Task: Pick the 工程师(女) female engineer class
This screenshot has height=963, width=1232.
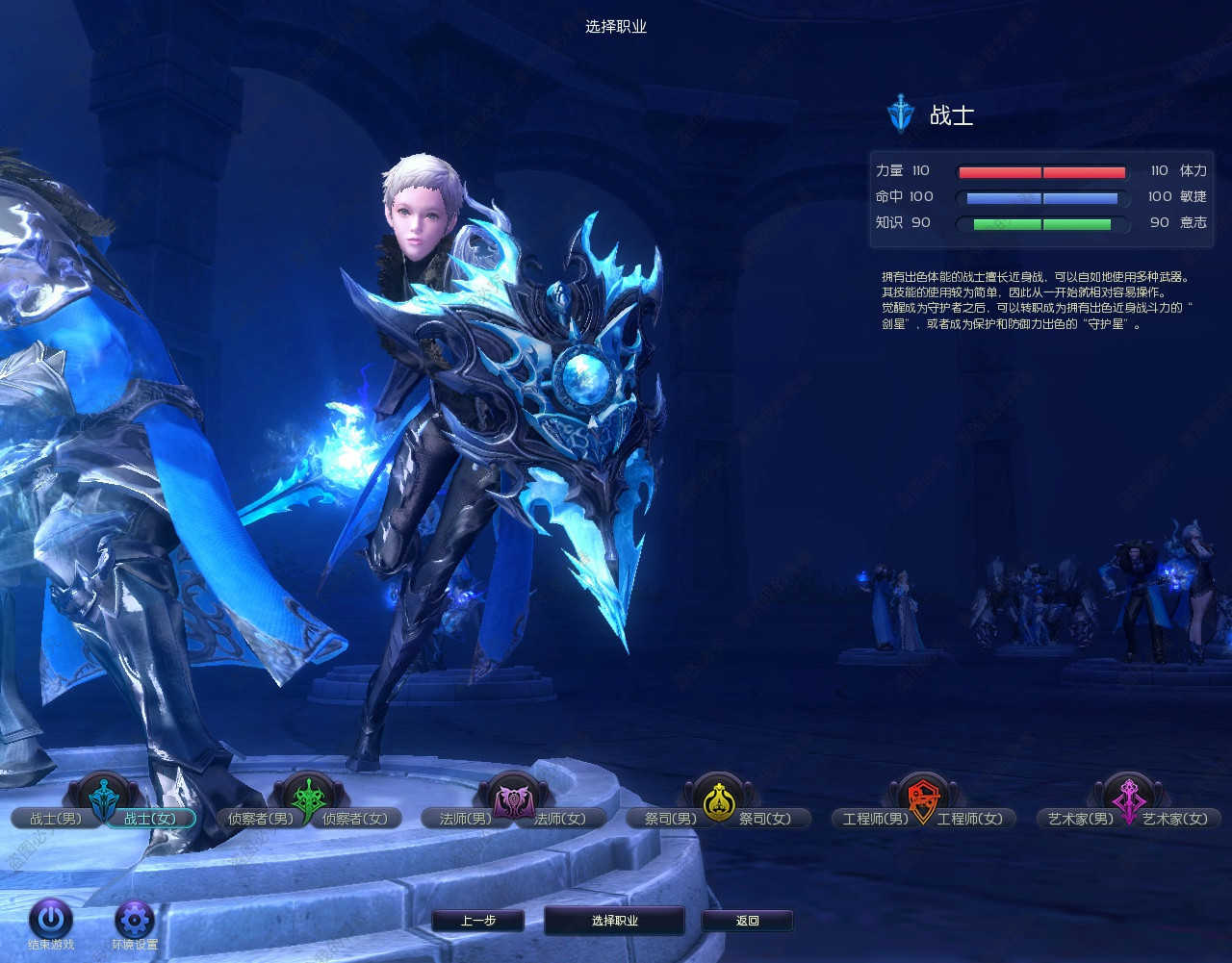Action: [970, 819]
